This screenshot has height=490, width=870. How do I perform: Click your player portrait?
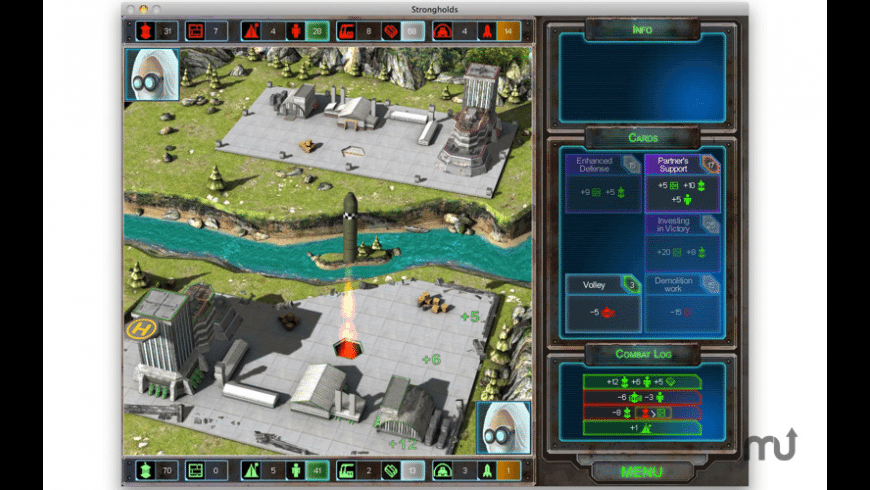pyautogui.click(x=501, y=428)
